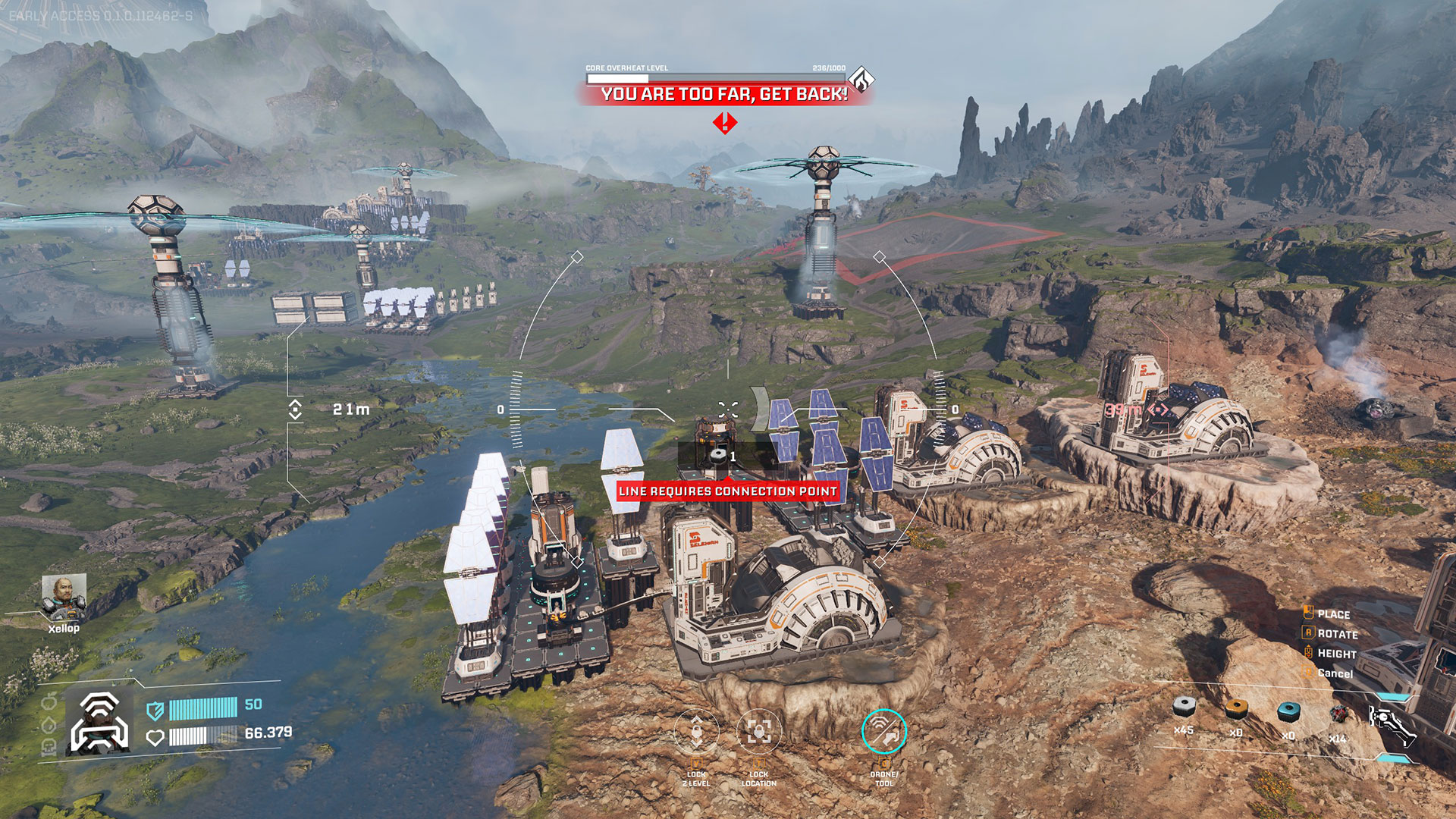Toggle the Lock Location icon
Screen dimensions: 1456x819
click(x=758, y=731)
